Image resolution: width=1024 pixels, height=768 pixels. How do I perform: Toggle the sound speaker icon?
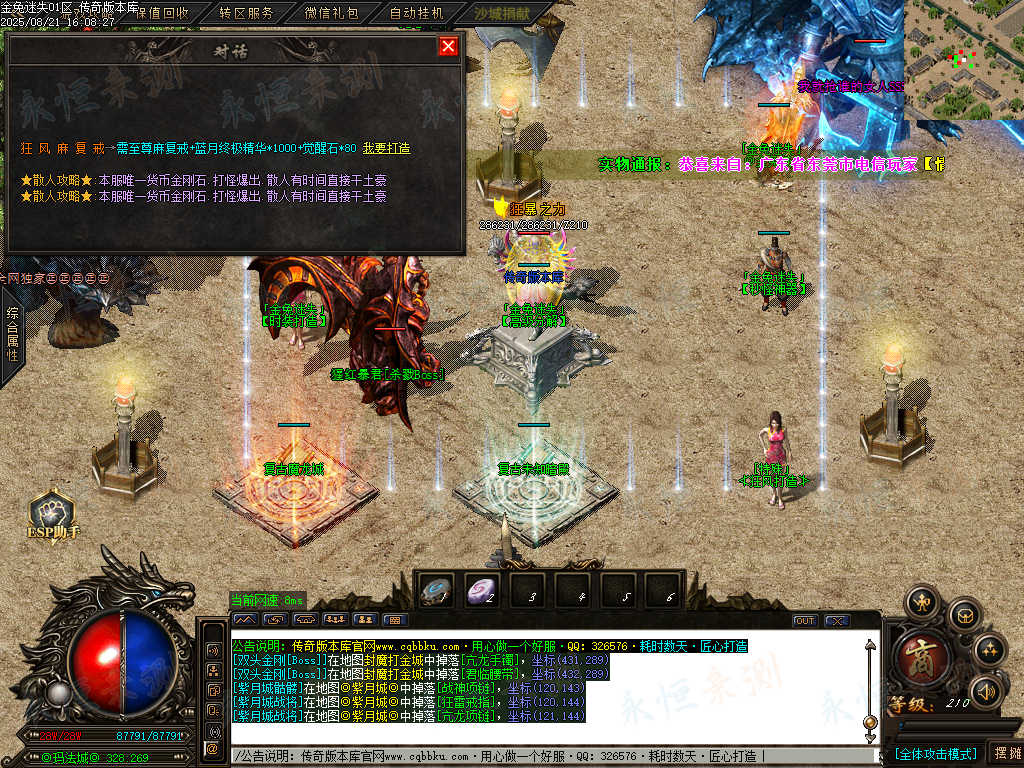pyautogui.click(x=987, y=690)
